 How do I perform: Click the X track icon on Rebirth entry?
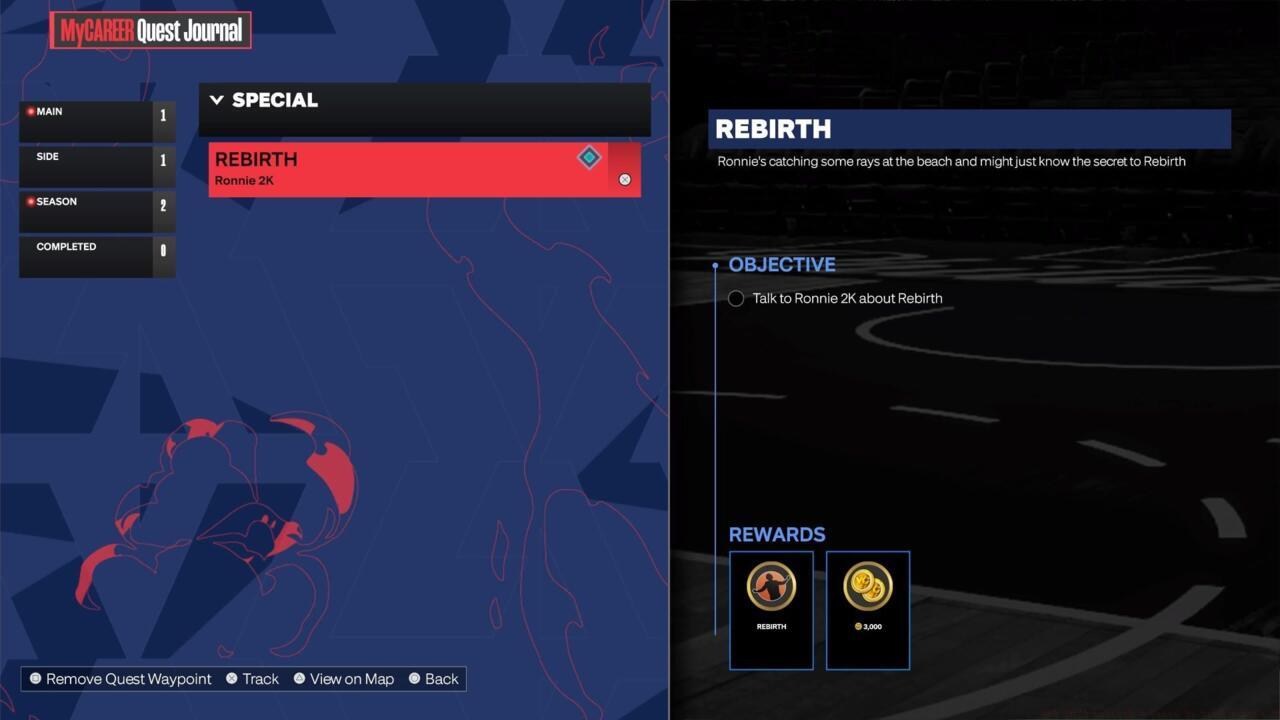[x=624, y=179]
